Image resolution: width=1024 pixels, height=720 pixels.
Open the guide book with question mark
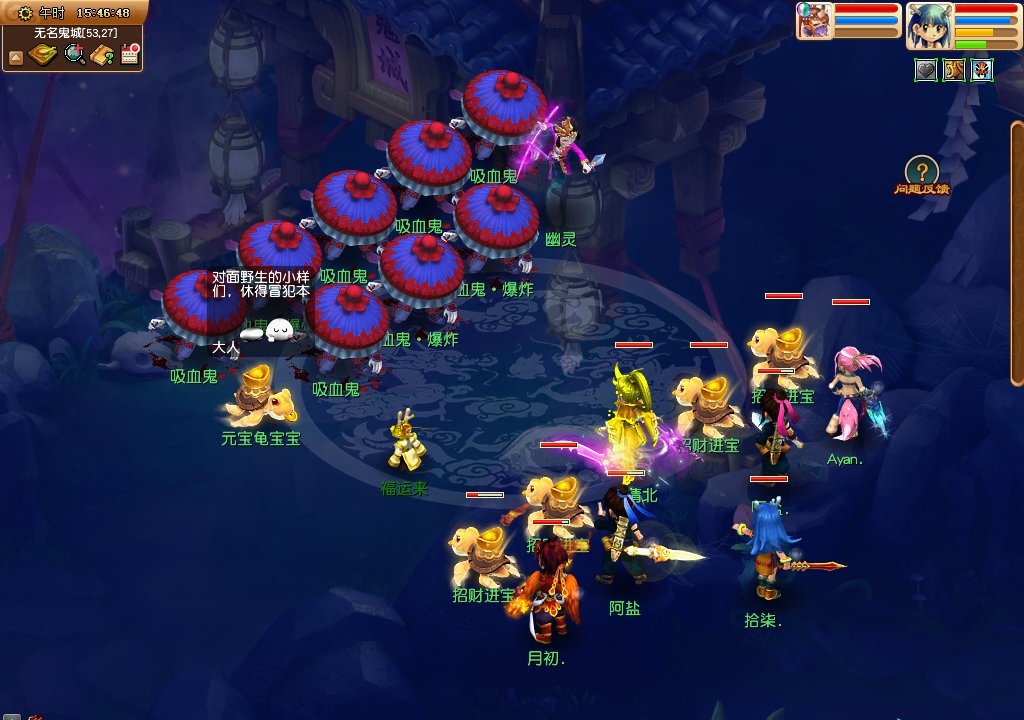(x=101, y=55)
